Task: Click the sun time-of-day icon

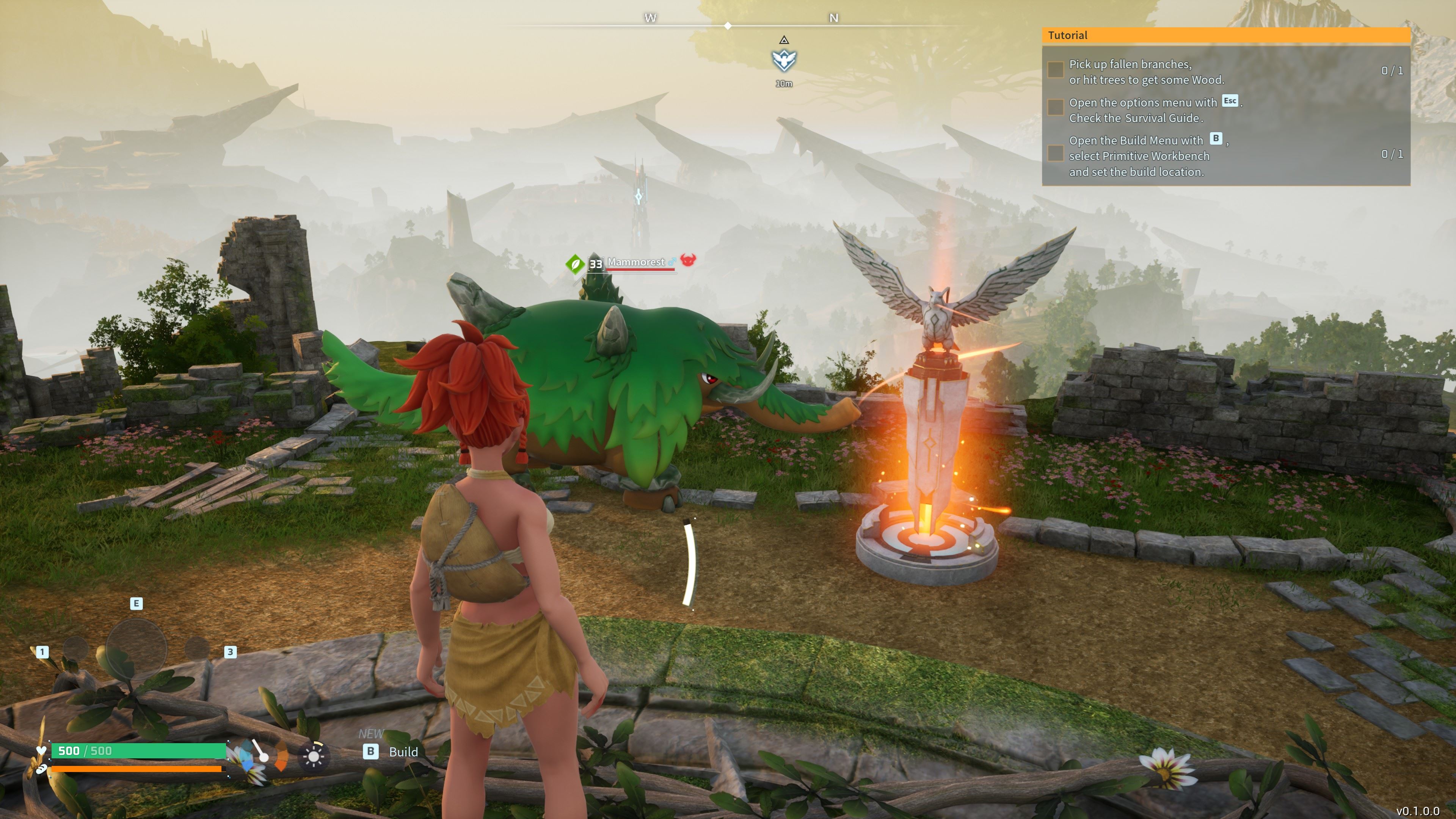Action: [313, 755]
